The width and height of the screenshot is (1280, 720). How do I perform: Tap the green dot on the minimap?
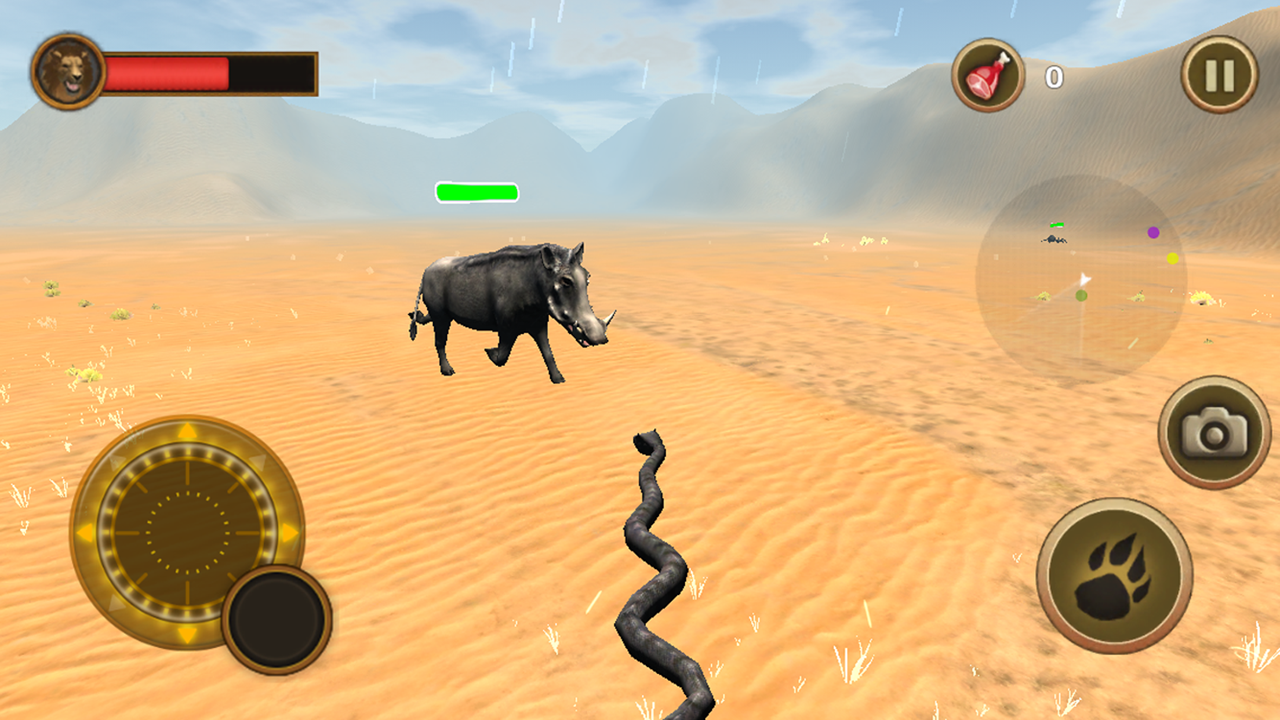[1081, 296]
